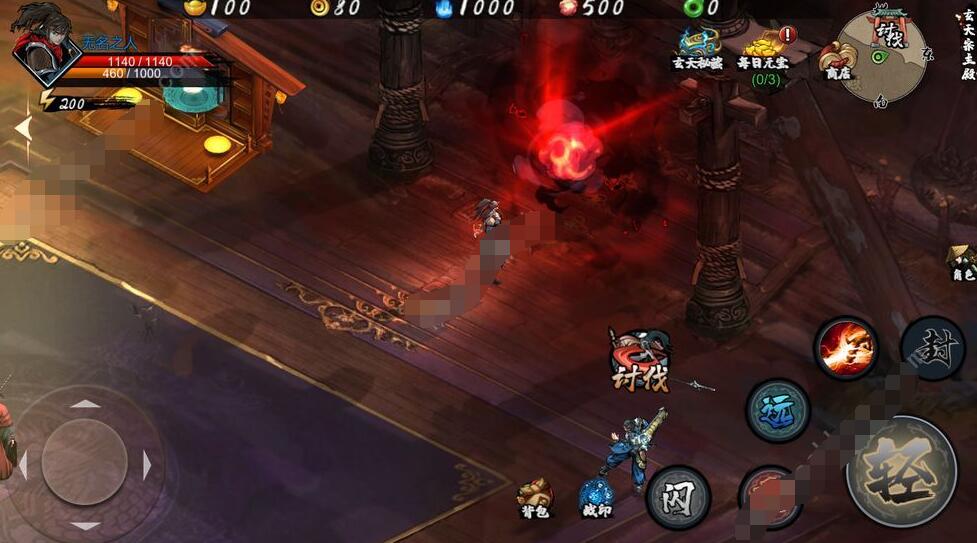The image size is (977, 543).
Task: Tap the virtual joystick center
Action: point(84,462)
